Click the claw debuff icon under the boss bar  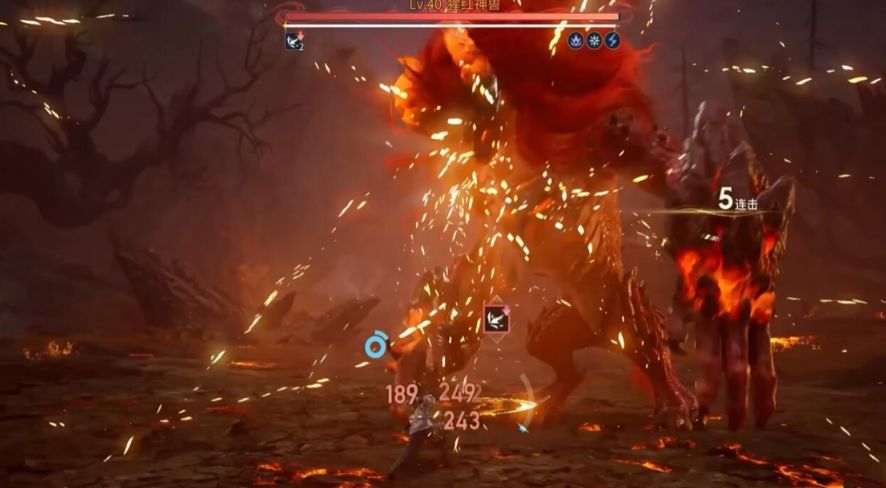[294, 41]
